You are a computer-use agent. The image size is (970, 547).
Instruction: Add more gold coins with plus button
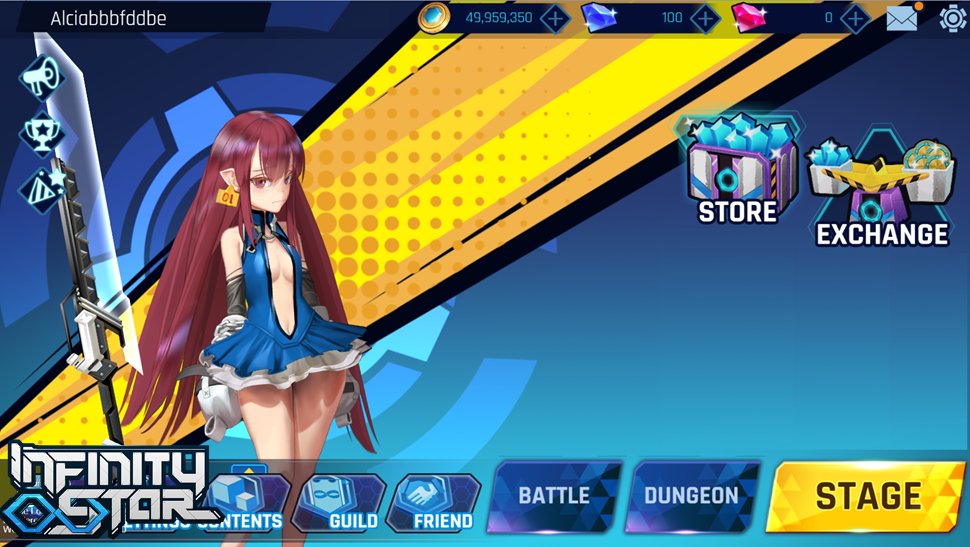(554, 17)
